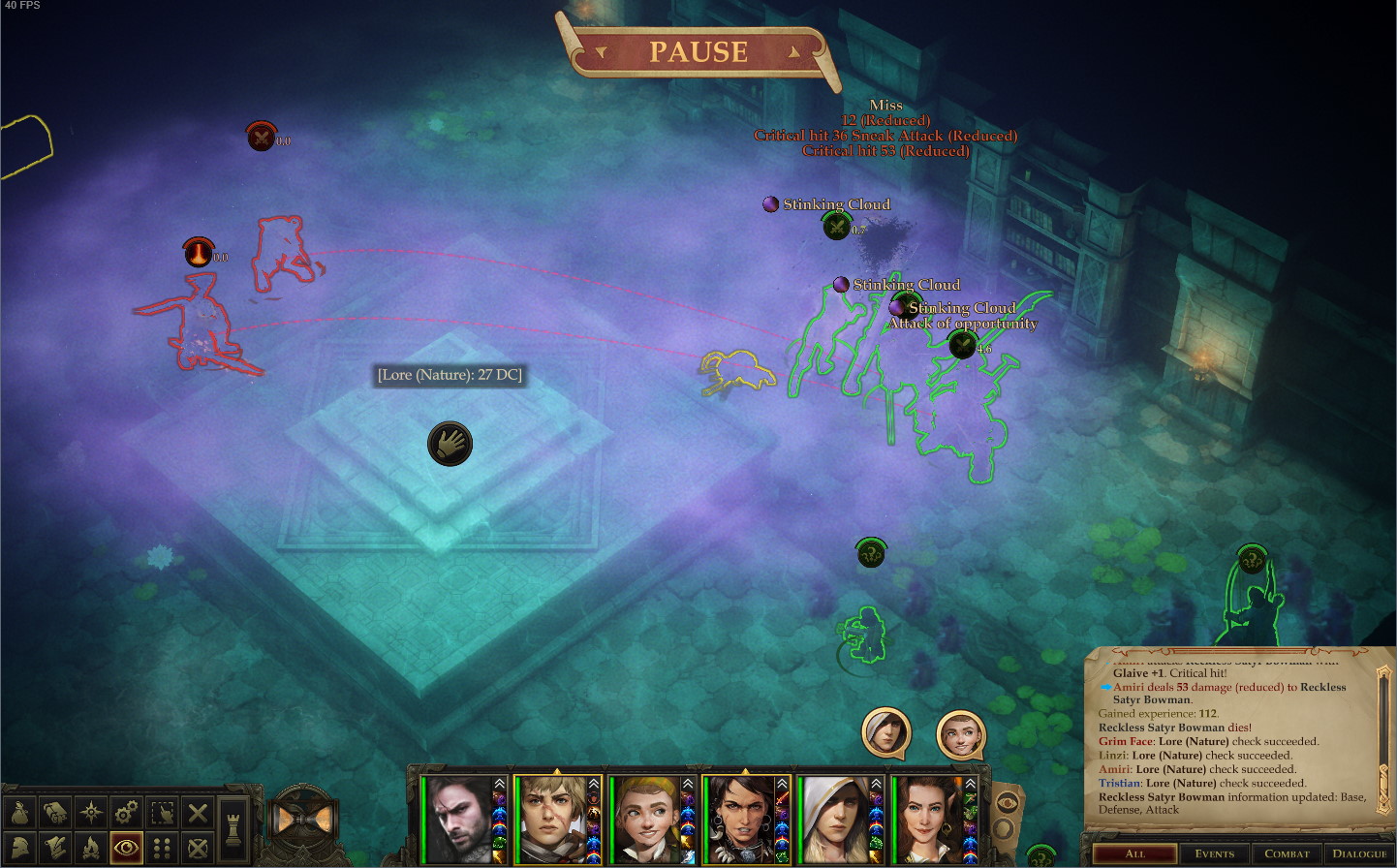The width and height of the screenshot is (1397, 868).
Task: Select the scarred blond character portrait
Action: pyautogui.click(x=552, y=820)
